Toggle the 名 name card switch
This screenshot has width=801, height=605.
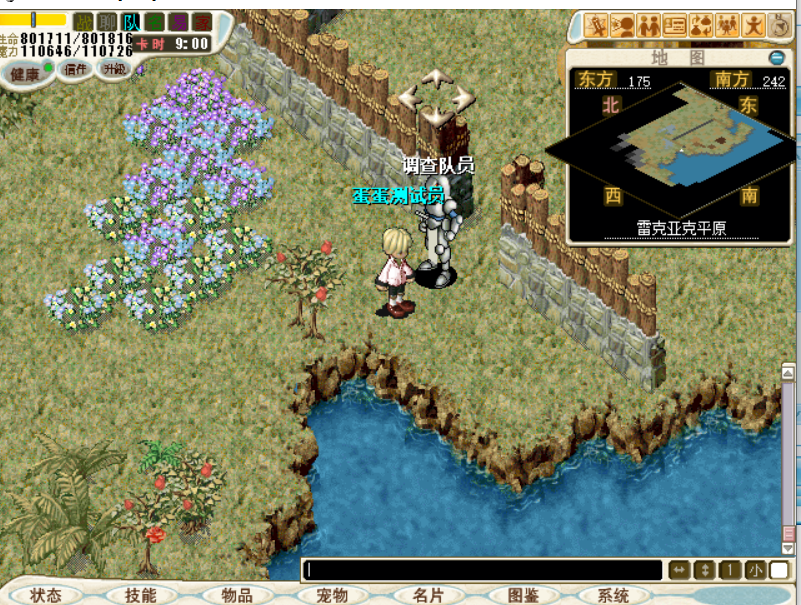tap(155, 22)
